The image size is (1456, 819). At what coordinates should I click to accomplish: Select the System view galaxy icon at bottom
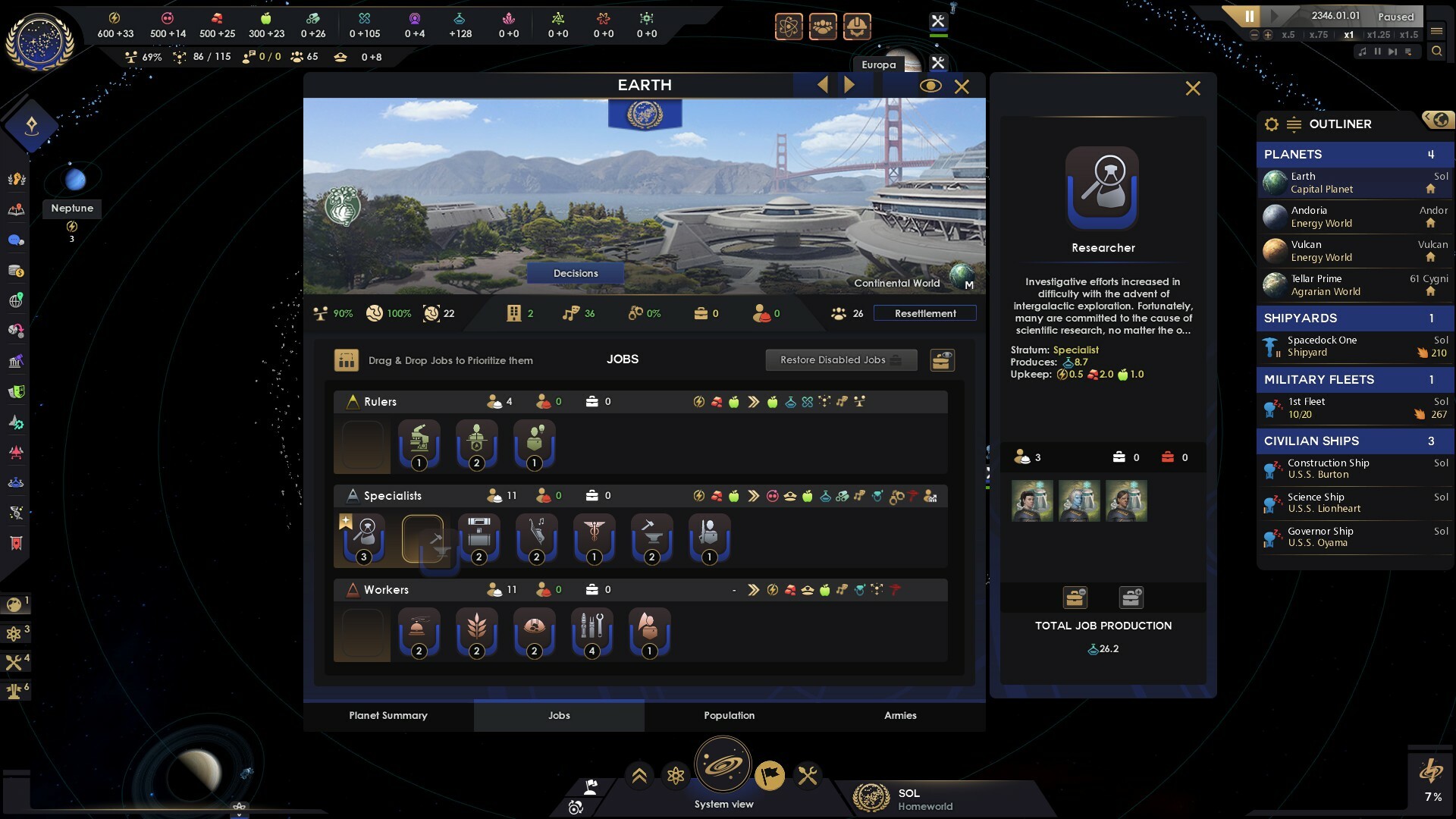coord(724,764)
